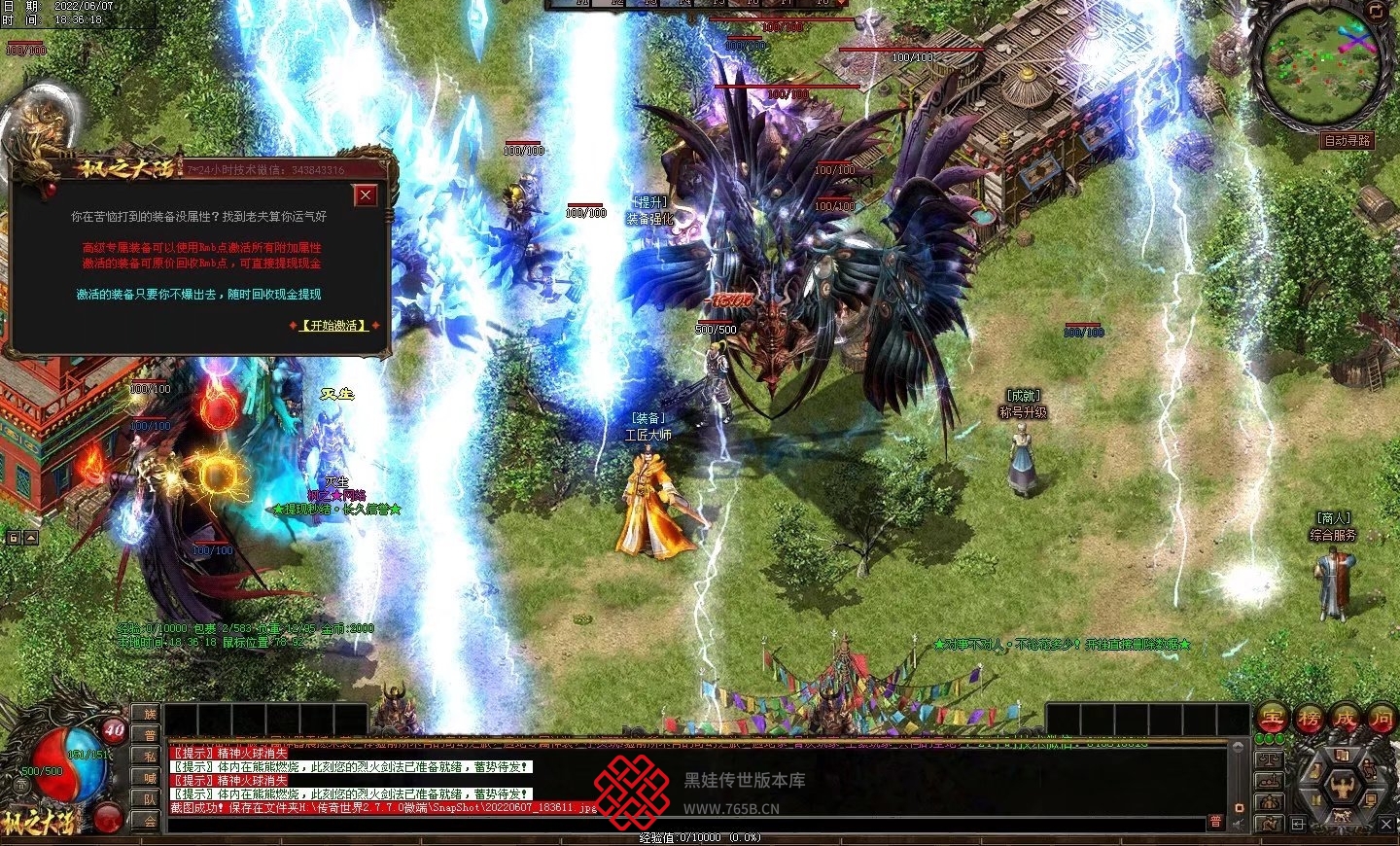Click the balance scales trade button
Screen dimensions: 1400x846
pos(1270,758)
